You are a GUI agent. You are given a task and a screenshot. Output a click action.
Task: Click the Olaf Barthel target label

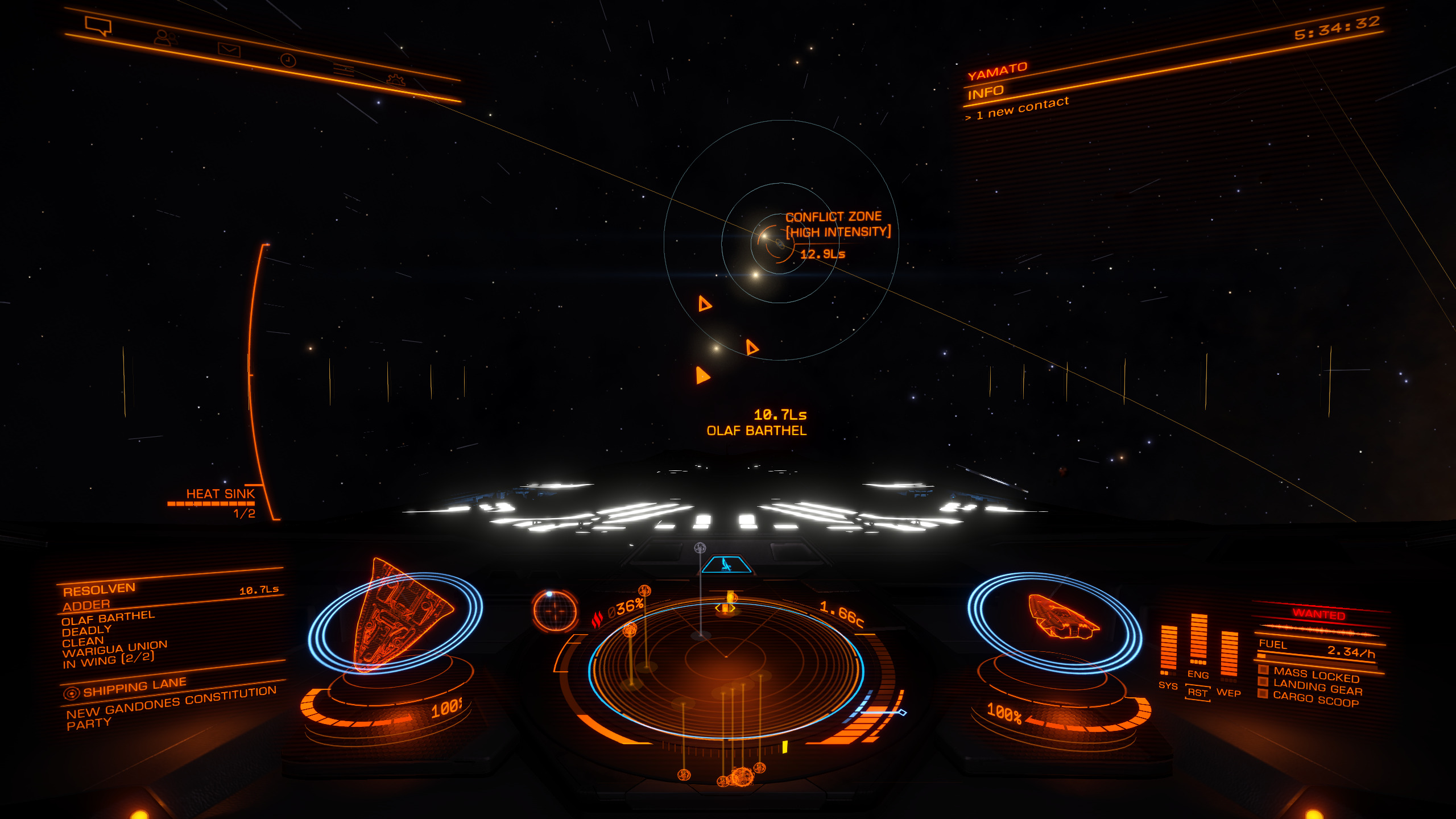click(x=756, y=431)
